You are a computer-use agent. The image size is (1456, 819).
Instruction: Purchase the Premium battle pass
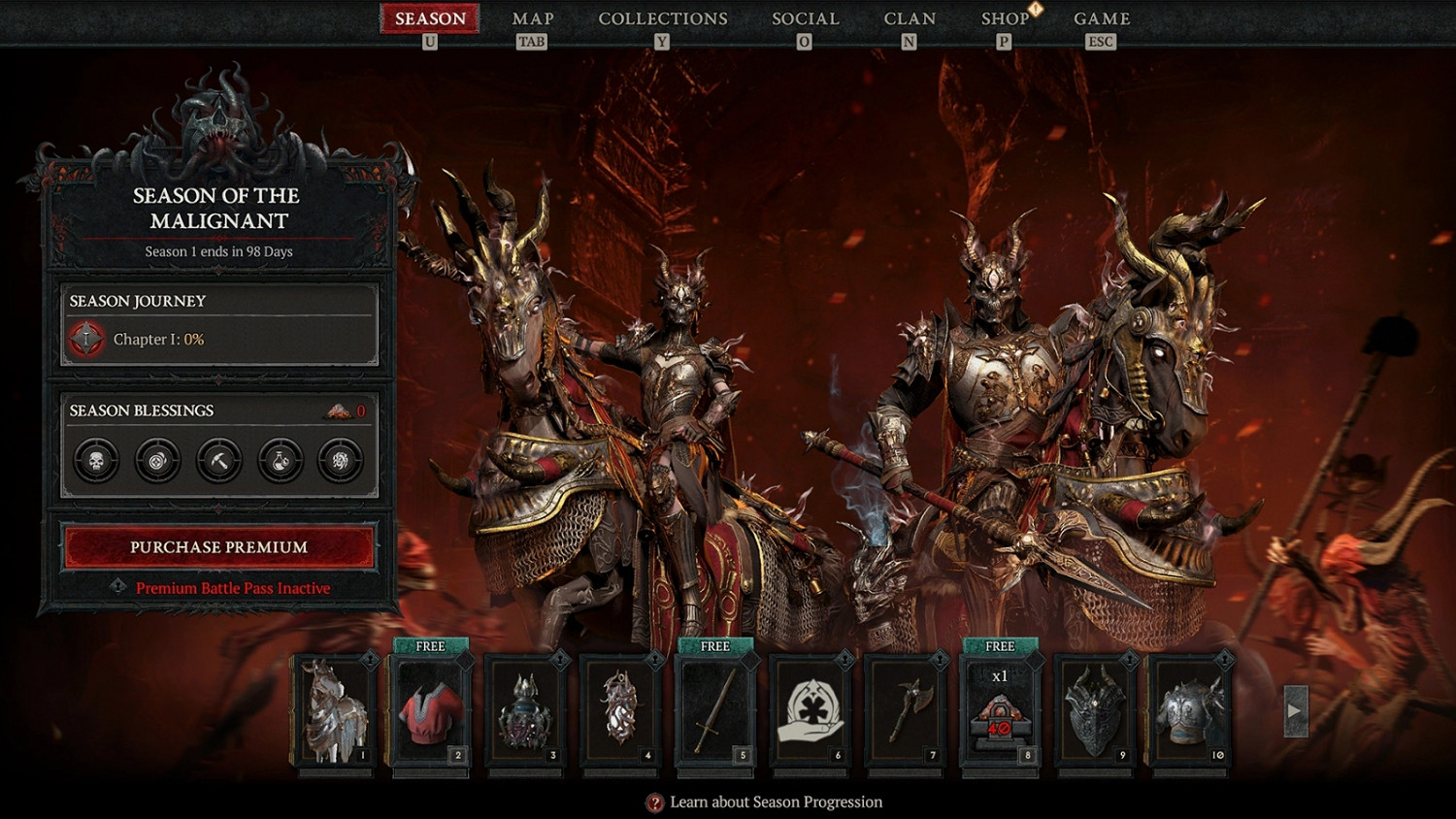point(219,547)
